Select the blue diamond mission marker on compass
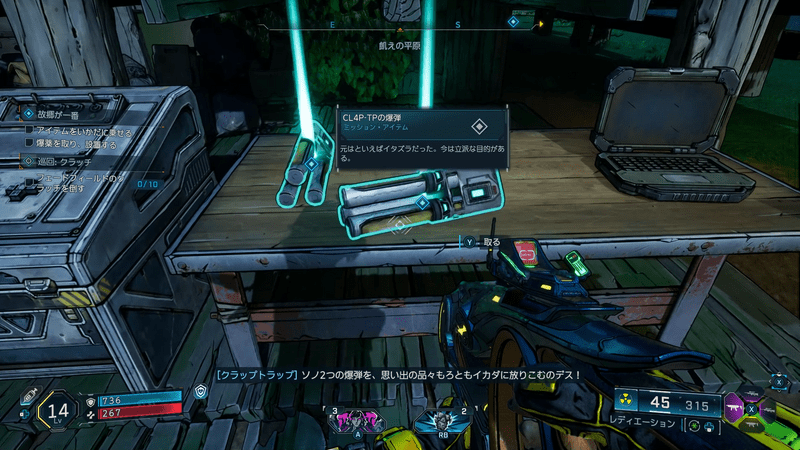Image resolution: width=800 pixels, height=450 pixels. 513,21
